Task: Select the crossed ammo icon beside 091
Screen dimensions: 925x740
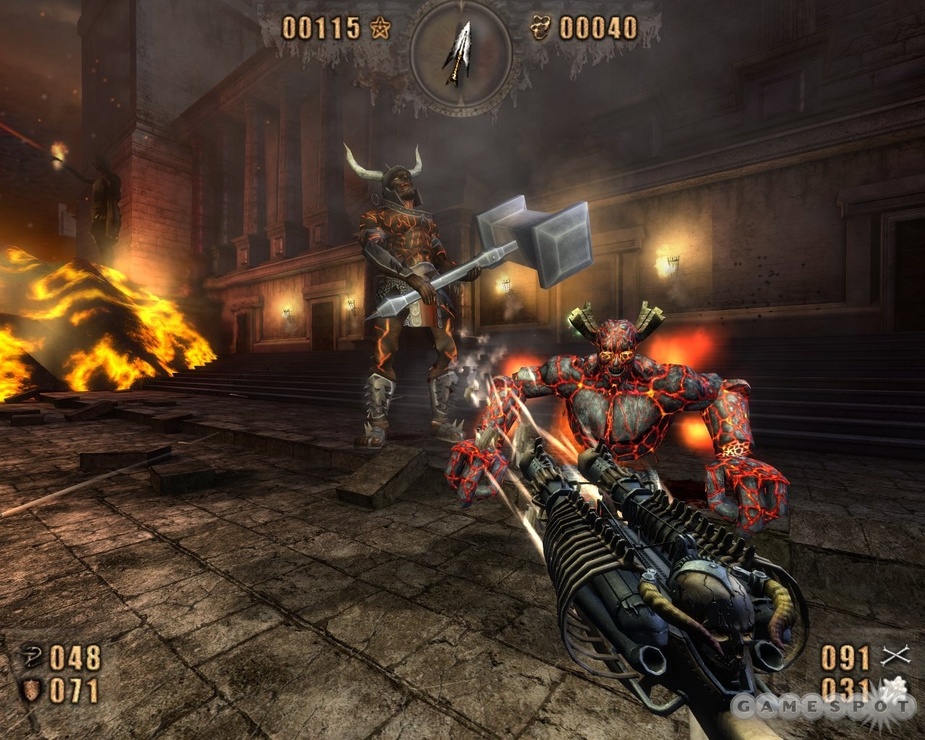Action: click(895, 656)
